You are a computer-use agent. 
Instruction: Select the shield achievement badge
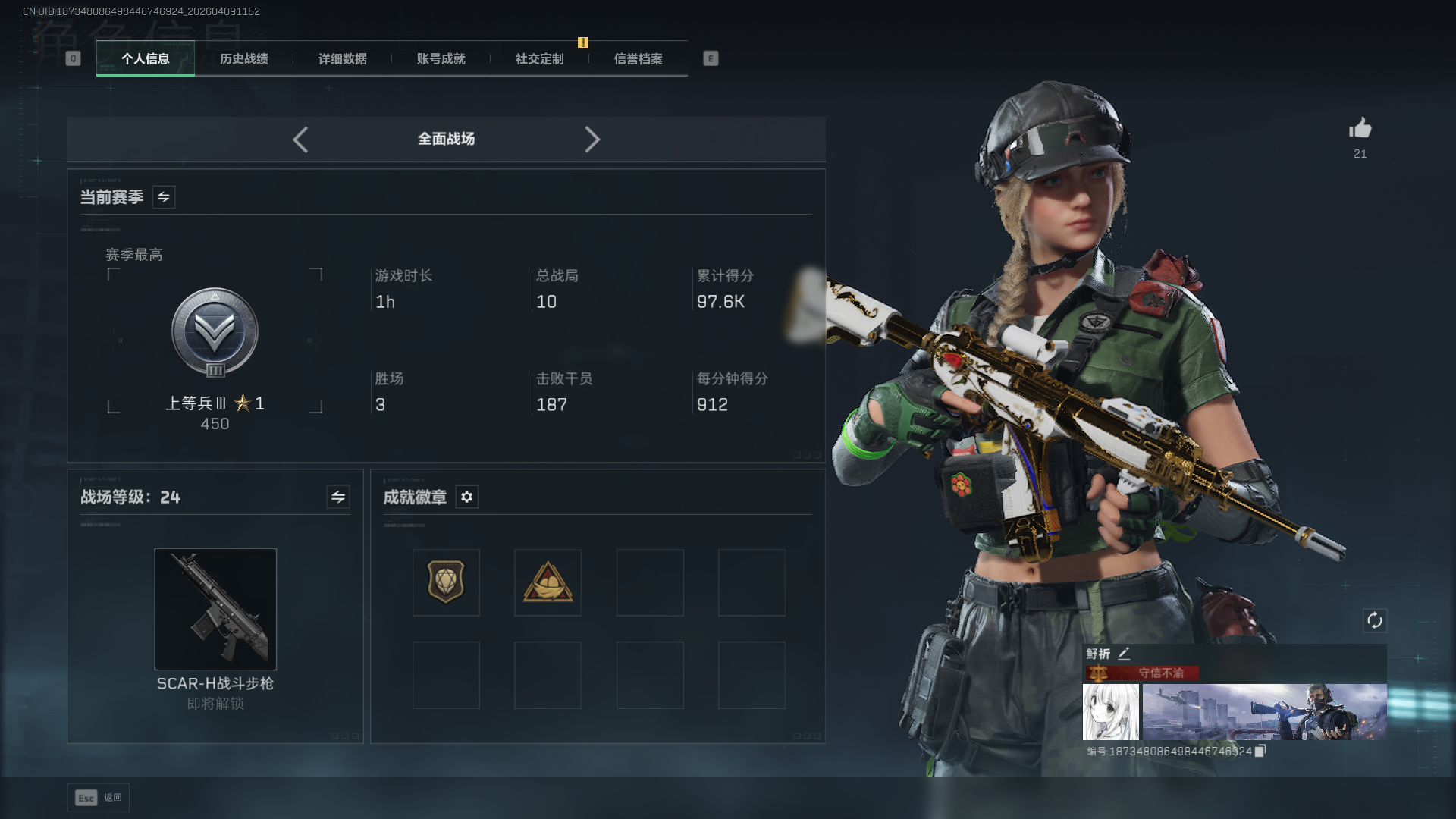click(x=446, y=582)
